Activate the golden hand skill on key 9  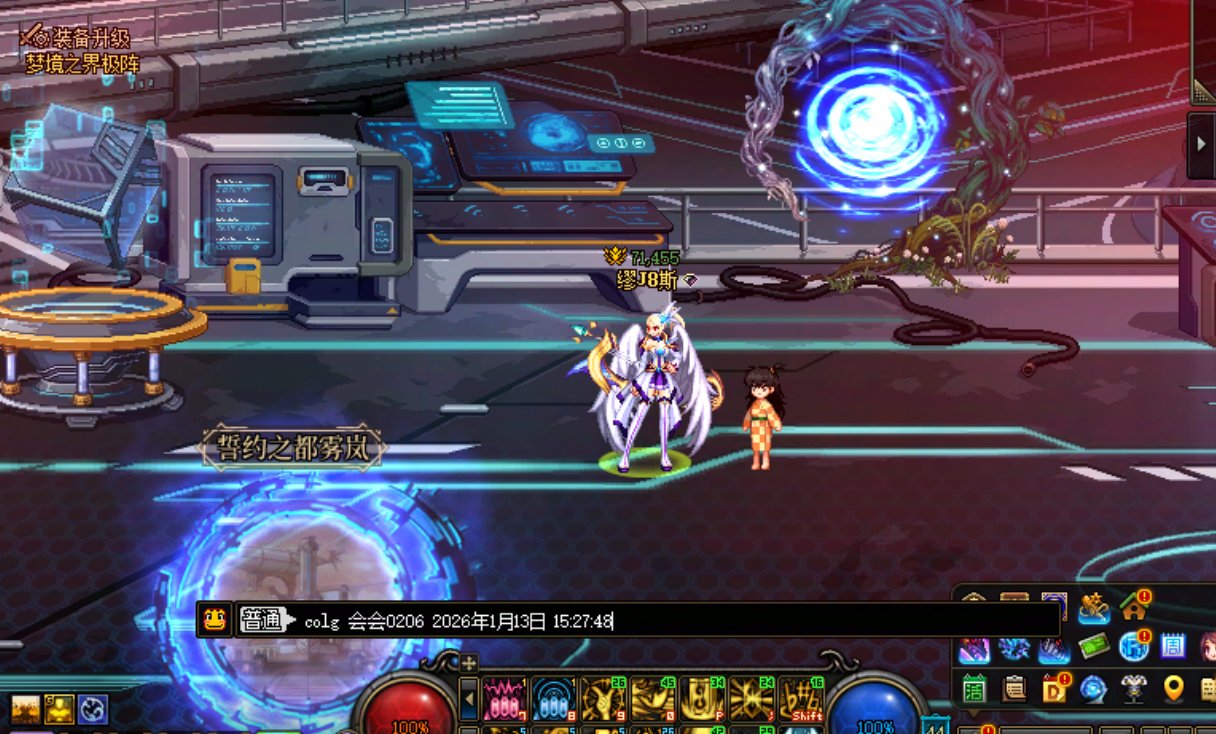(x=603, y=698)
